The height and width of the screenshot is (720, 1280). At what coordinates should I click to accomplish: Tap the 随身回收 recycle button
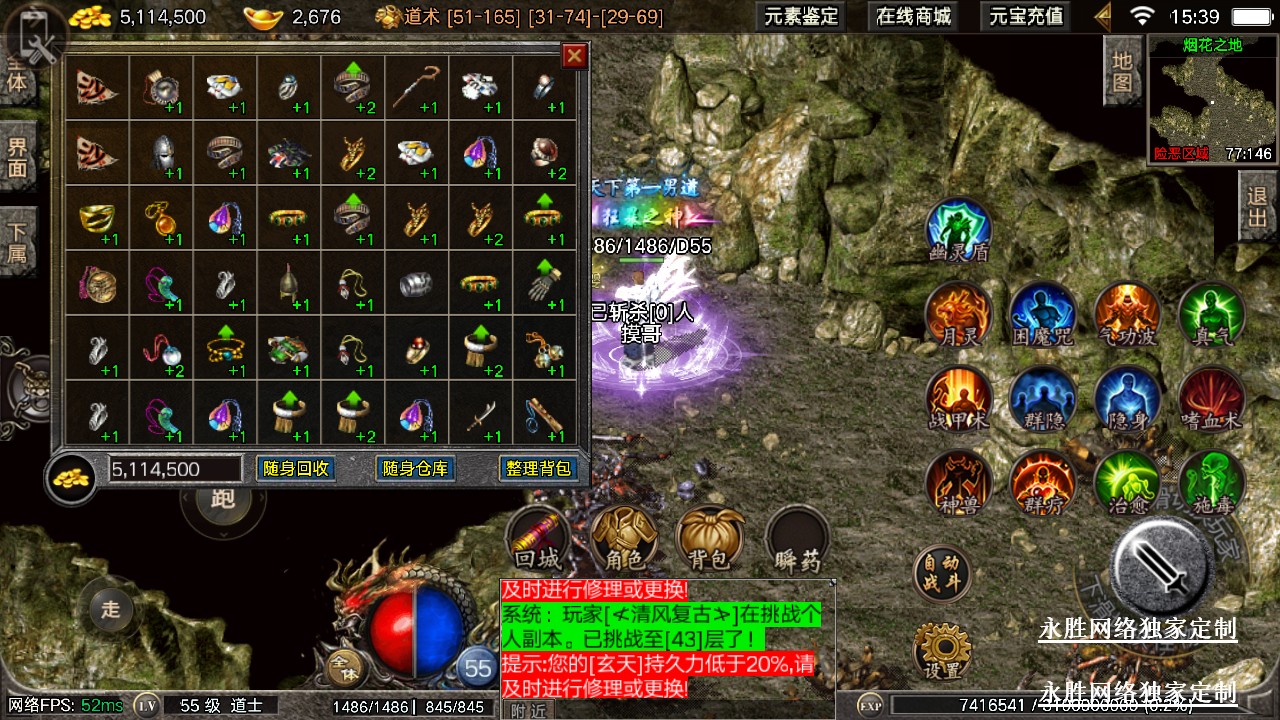(x=295, y=469)
